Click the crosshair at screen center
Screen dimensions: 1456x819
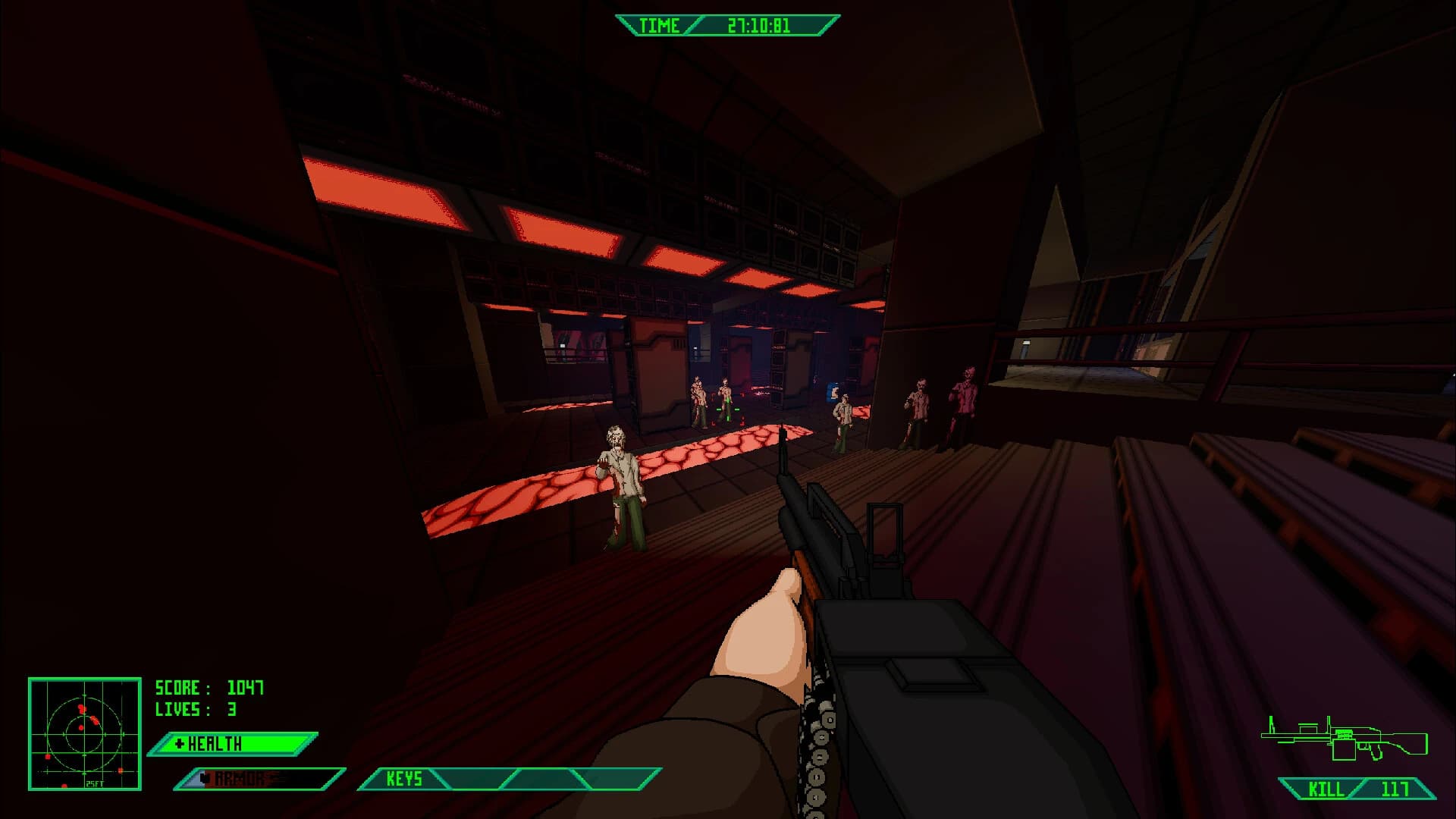point(728,409)
